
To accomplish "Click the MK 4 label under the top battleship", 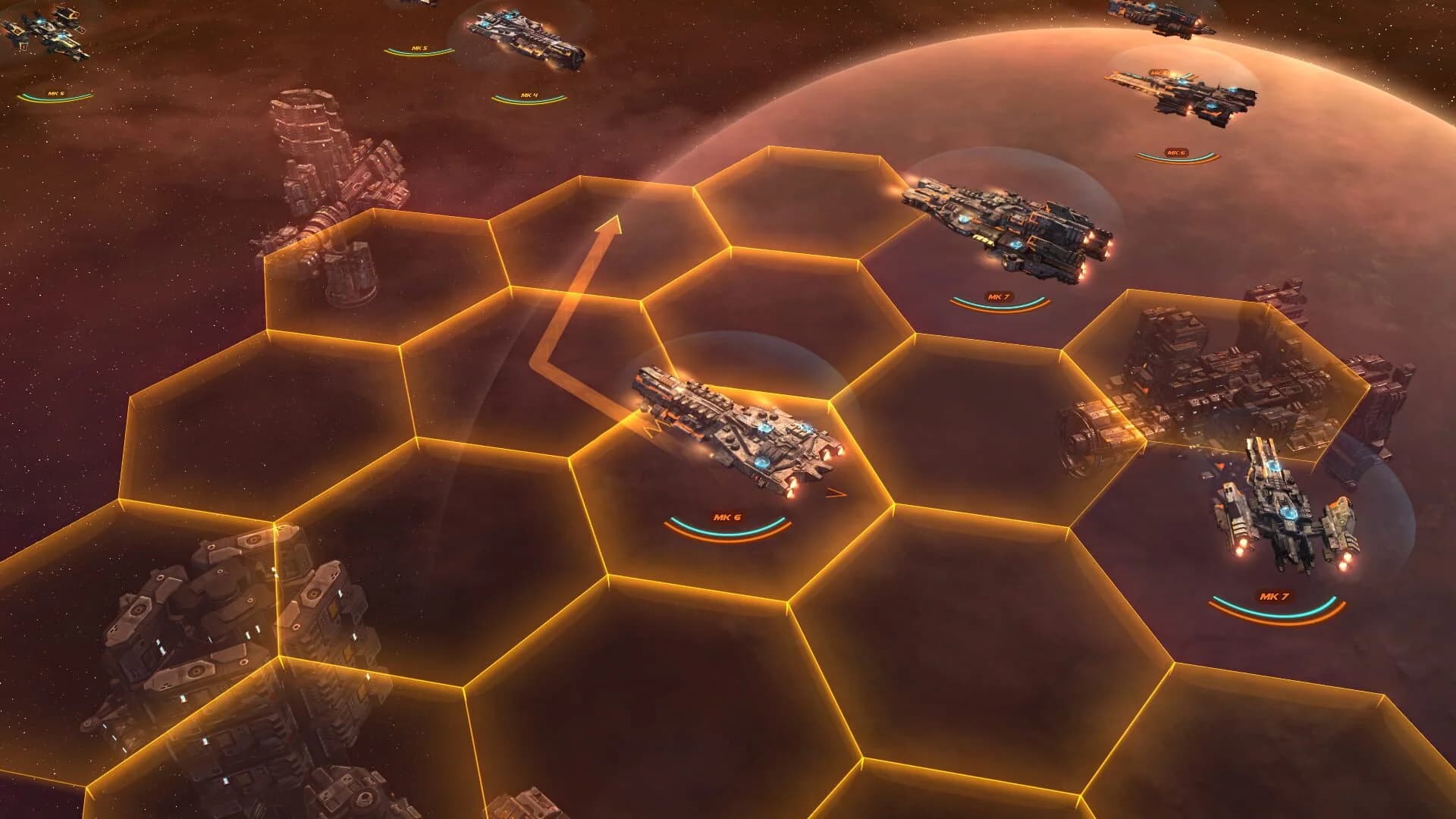I will click(x=529, y=93).
